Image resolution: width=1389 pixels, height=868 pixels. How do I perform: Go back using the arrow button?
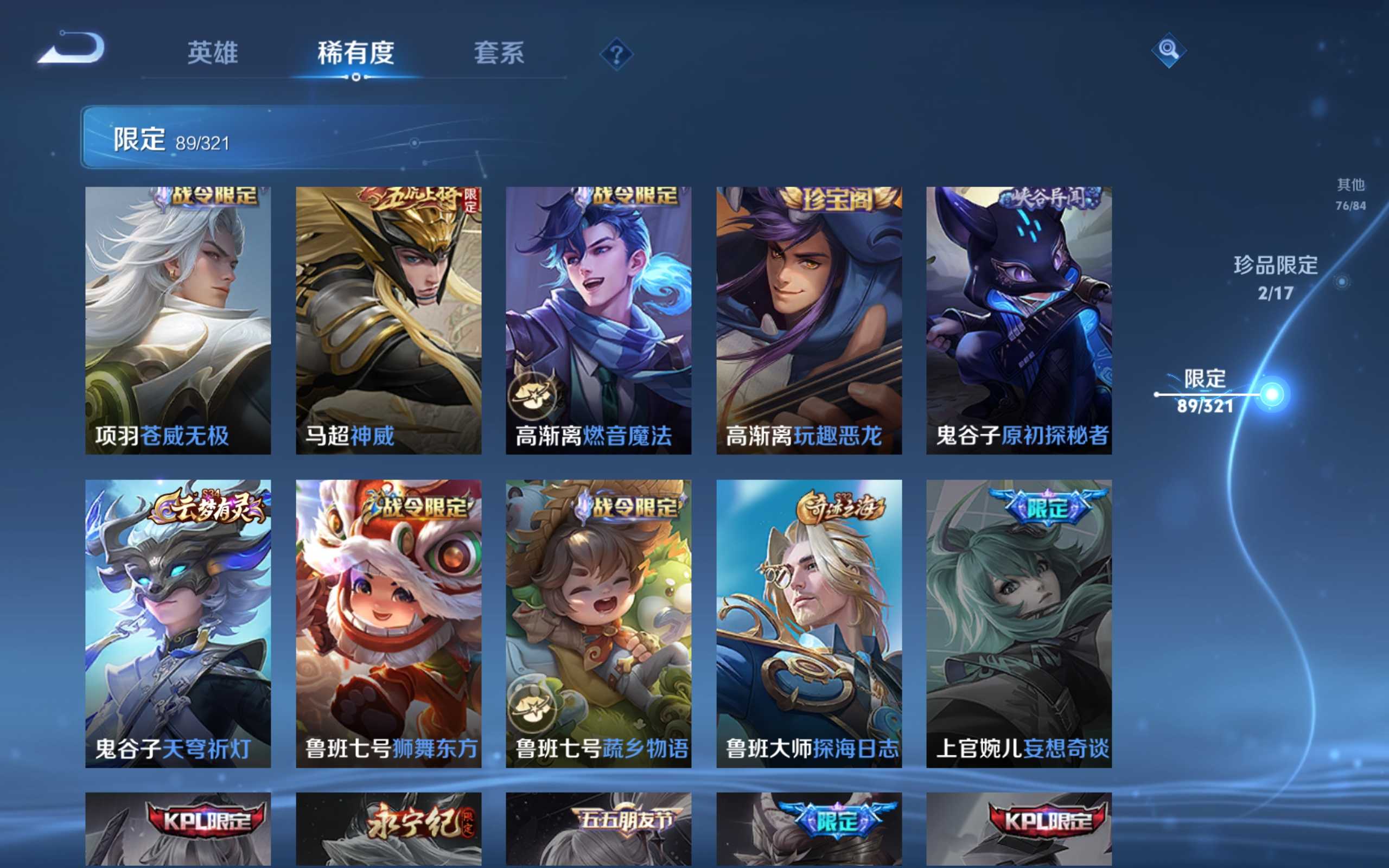[72, 48]
